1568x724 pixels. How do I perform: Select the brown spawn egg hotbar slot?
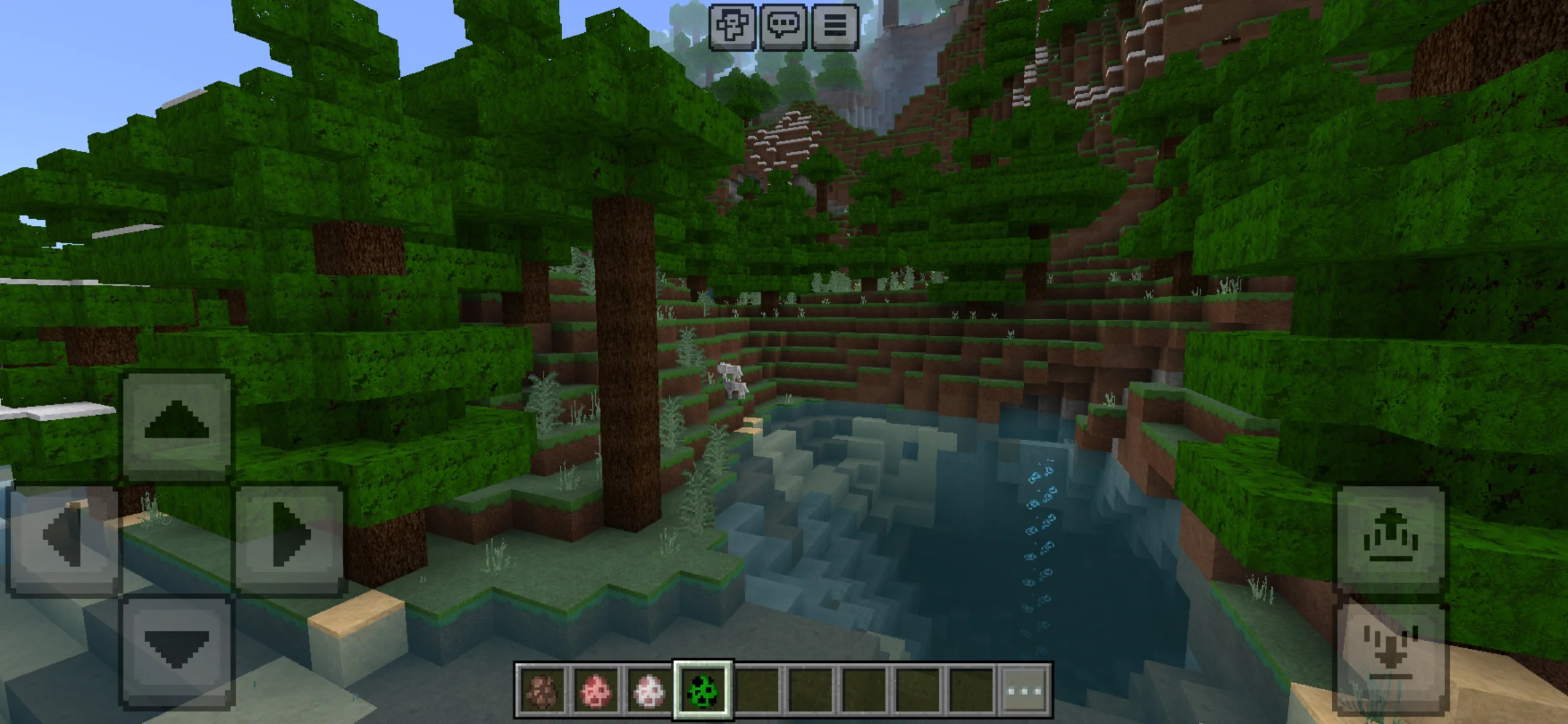541,690
